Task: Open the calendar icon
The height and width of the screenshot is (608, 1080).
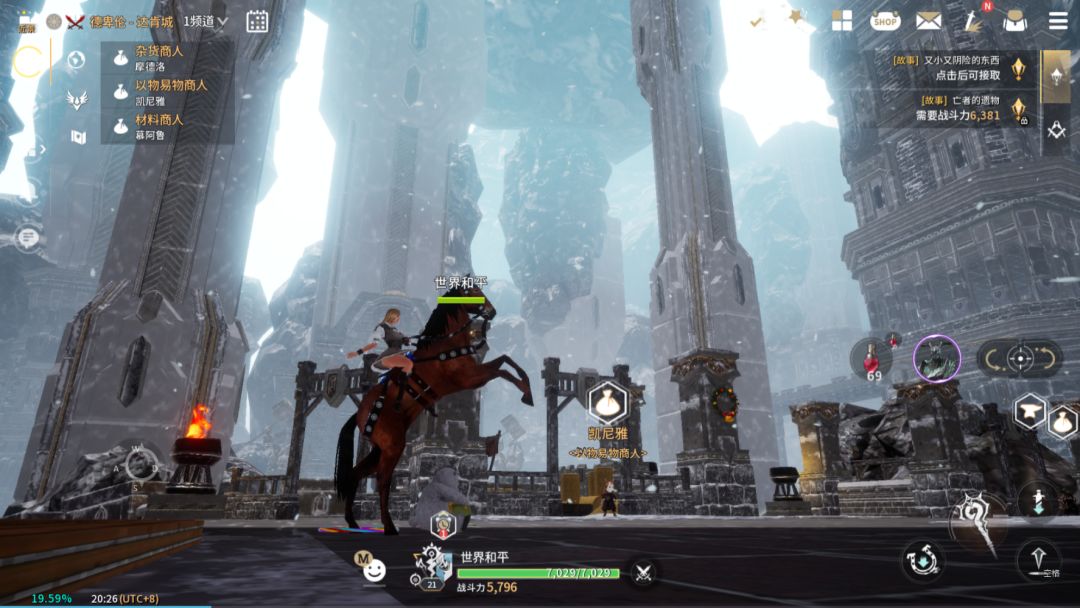Action: point(257,21)
